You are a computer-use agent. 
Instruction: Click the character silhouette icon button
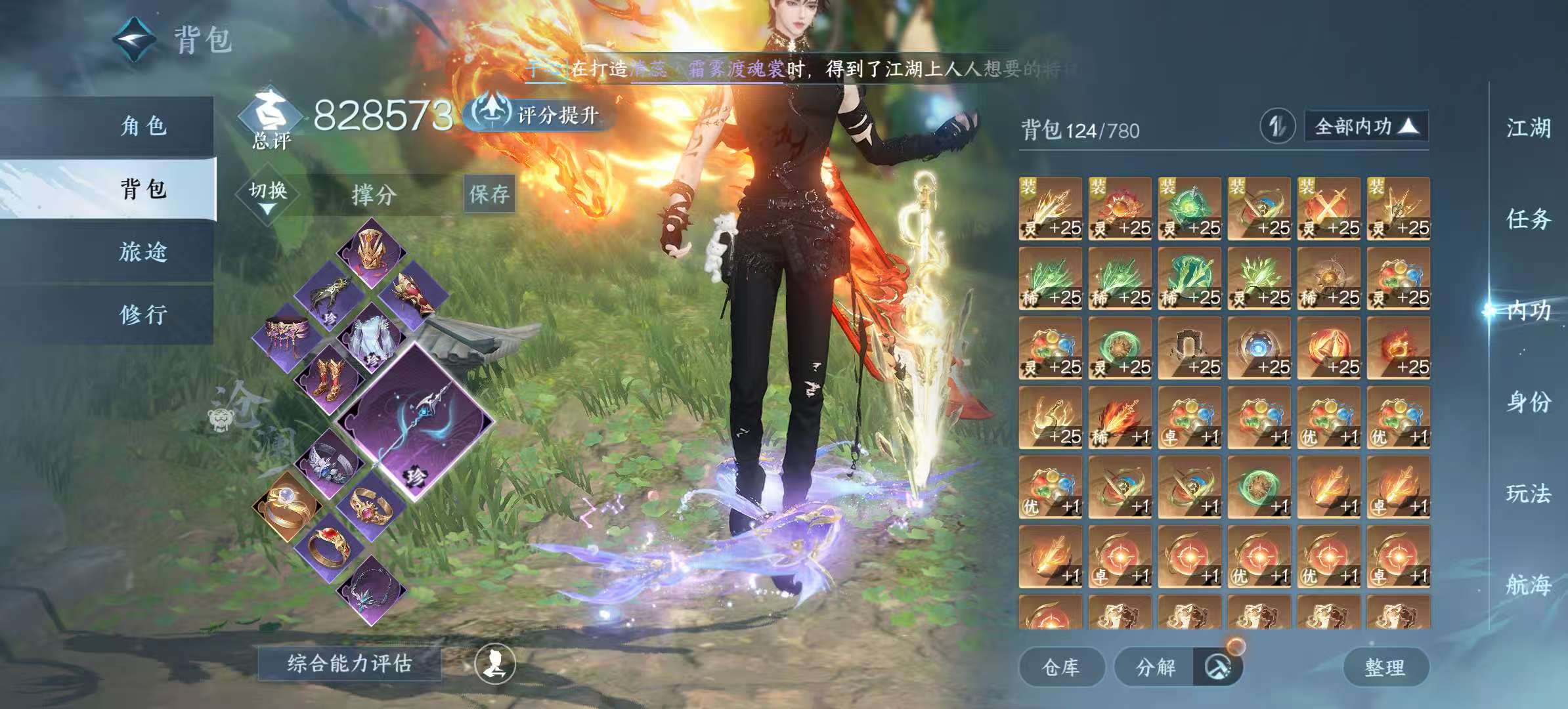[x=495, y=664]
